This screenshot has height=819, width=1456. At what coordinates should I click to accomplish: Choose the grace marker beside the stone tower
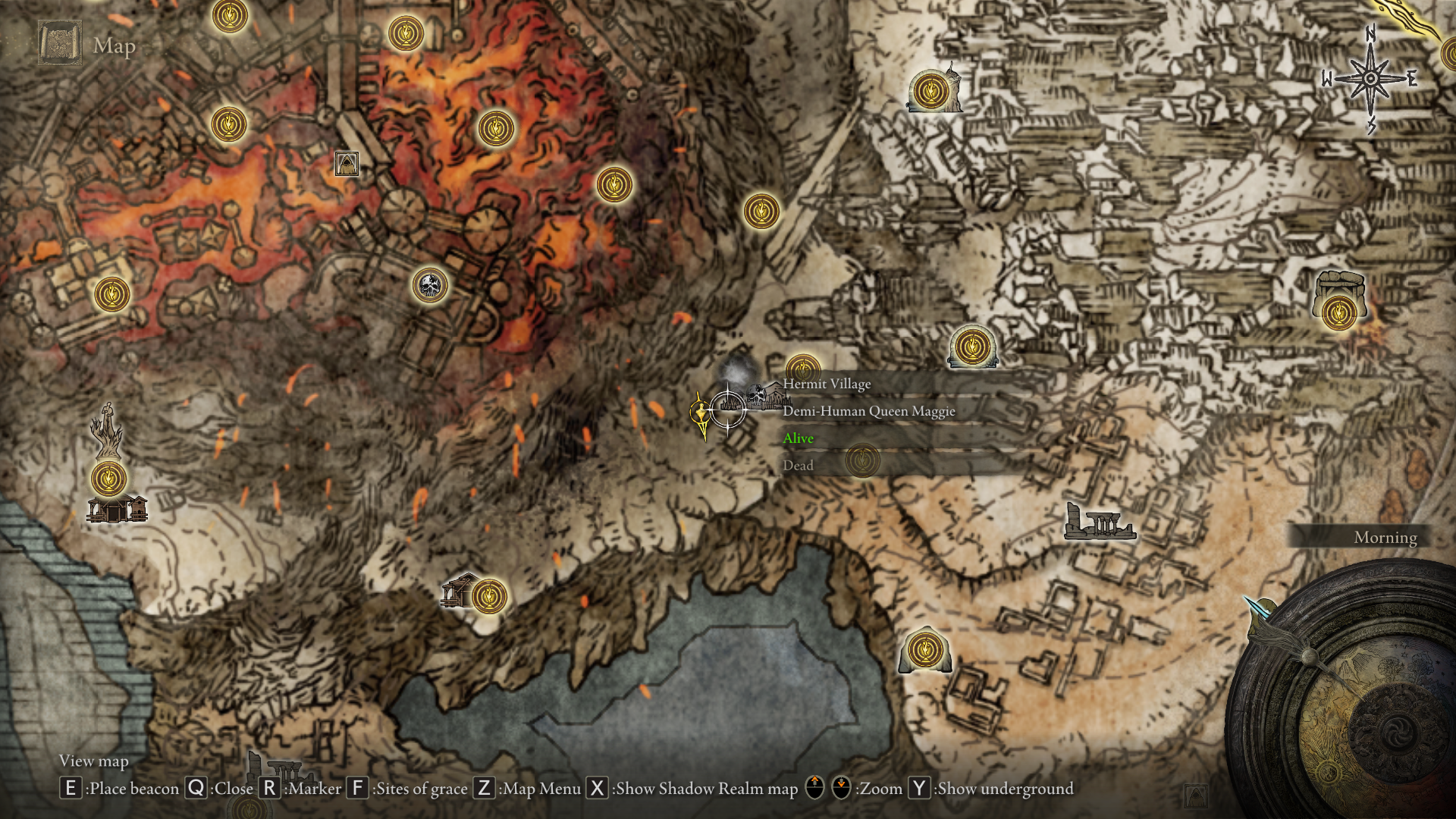click(930, 92)
